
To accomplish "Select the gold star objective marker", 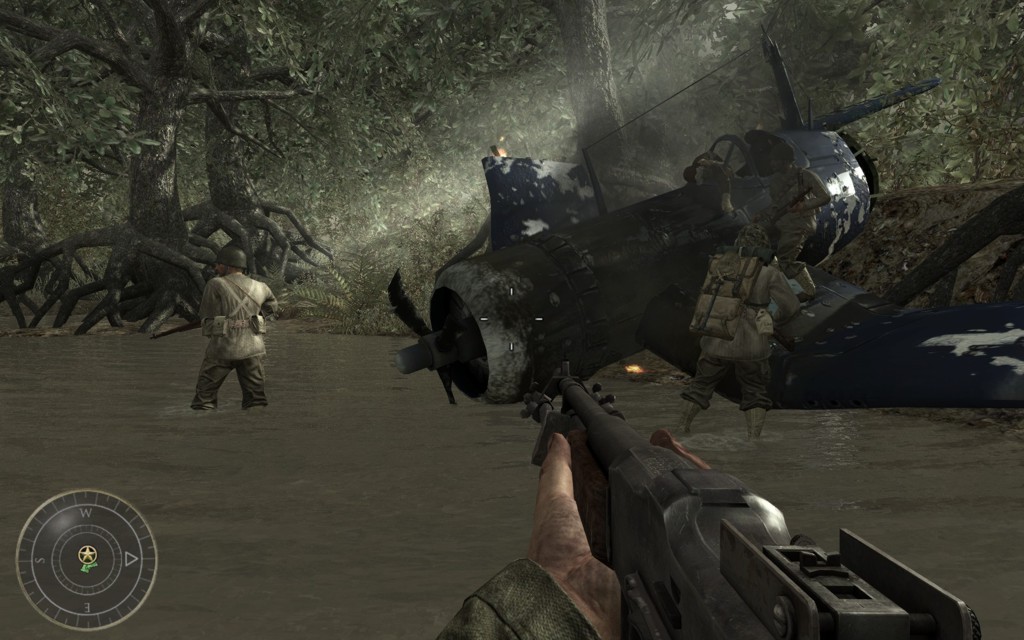I will 88,554.
